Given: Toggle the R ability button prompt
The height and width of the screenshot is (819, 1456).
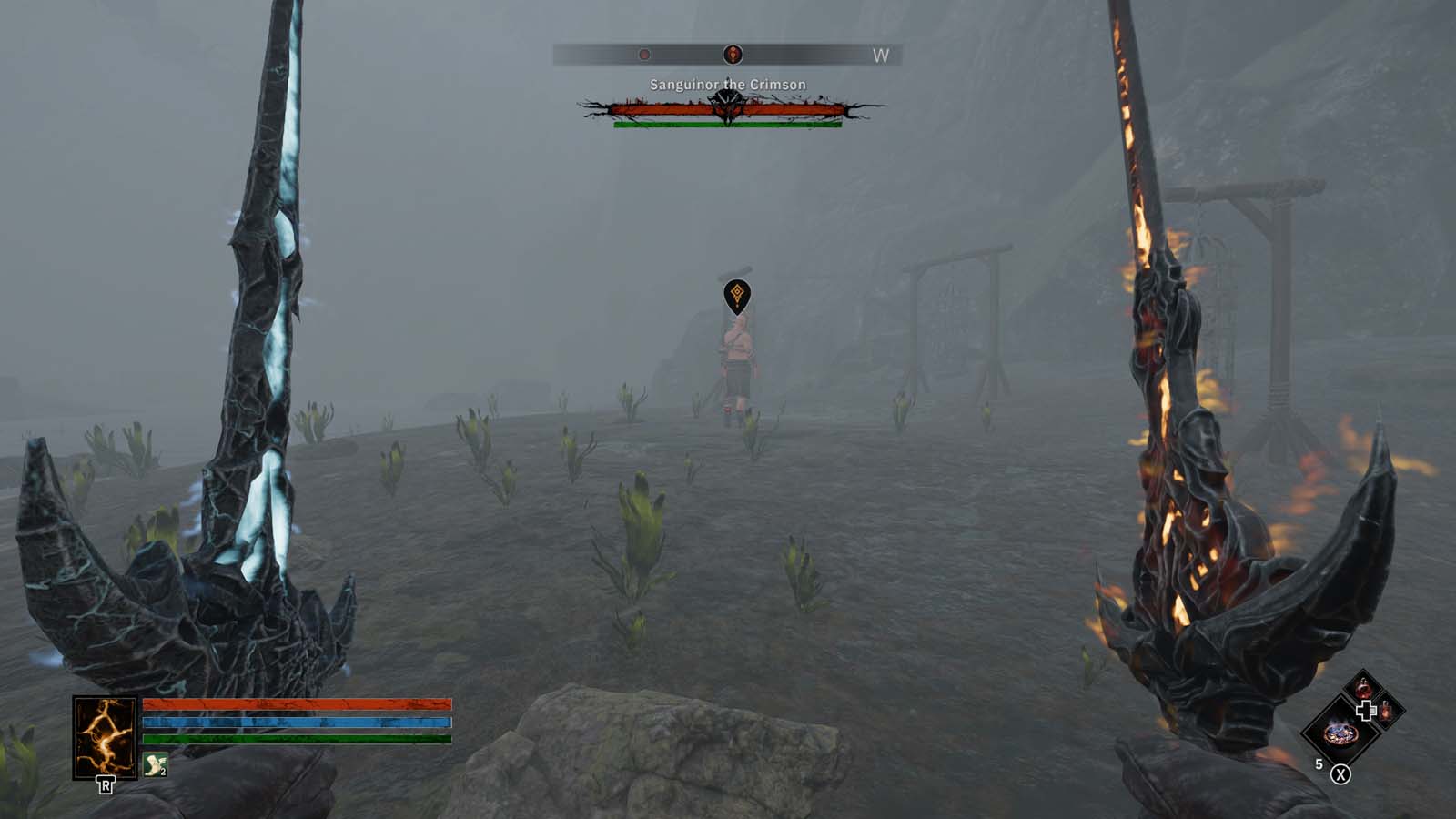Looking at the screenshot, I should pos(106,784).
